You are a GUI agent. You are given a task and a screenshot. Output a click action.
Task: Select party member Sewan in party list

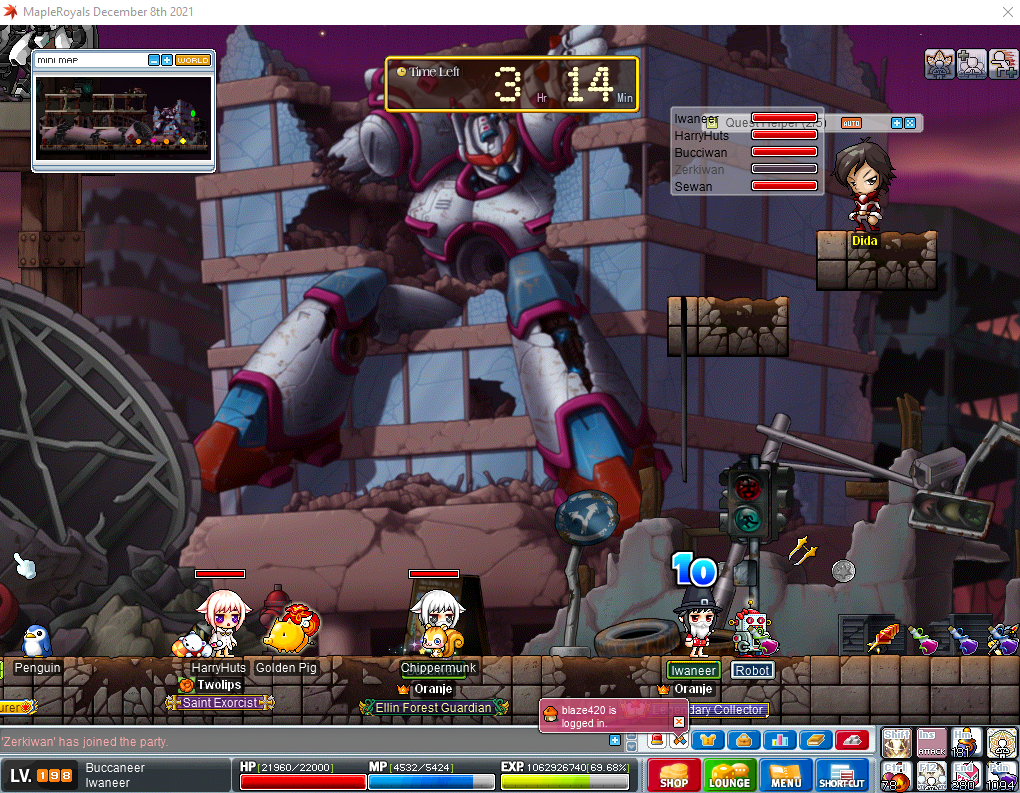coord(693,186)
